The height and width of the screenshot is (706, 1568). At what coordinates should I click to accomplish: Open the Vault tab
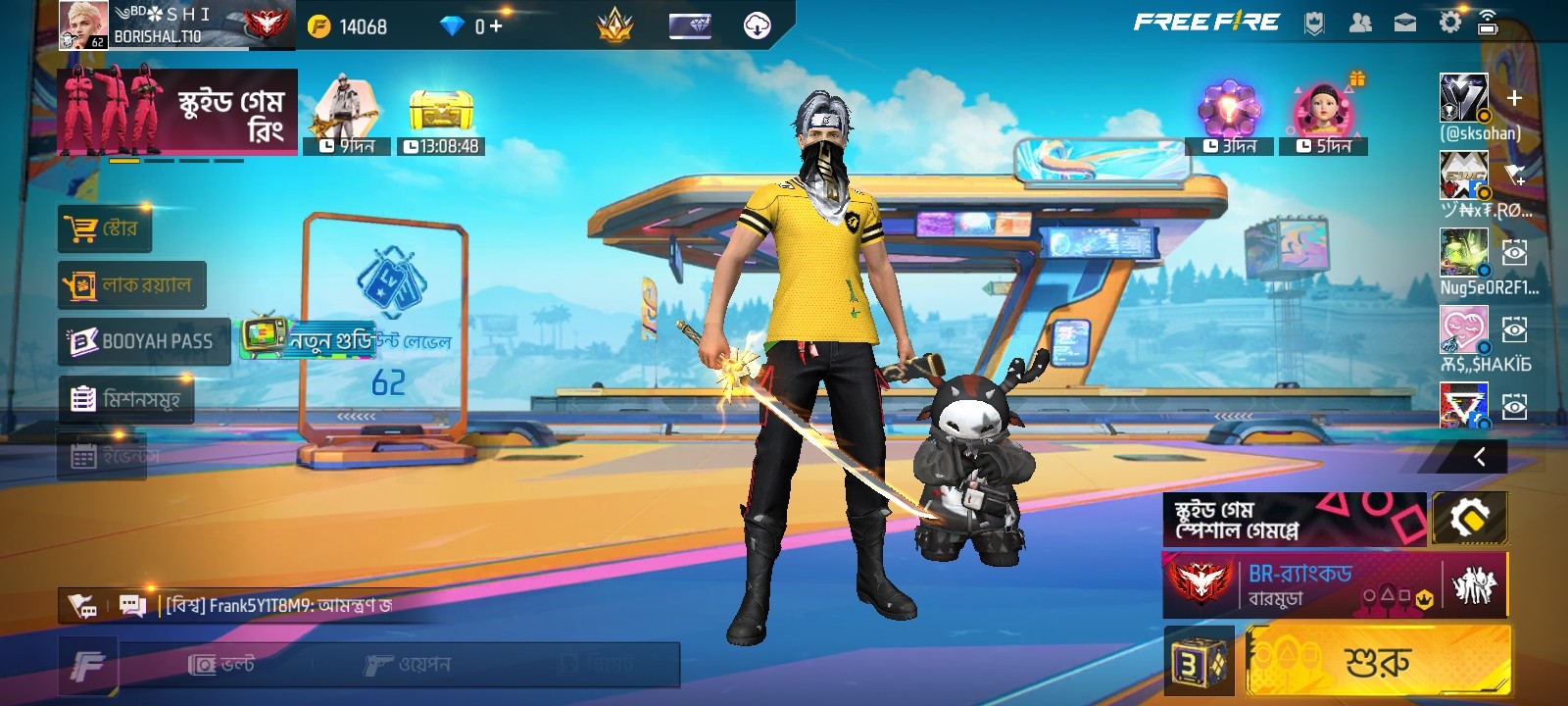point(221,665)
